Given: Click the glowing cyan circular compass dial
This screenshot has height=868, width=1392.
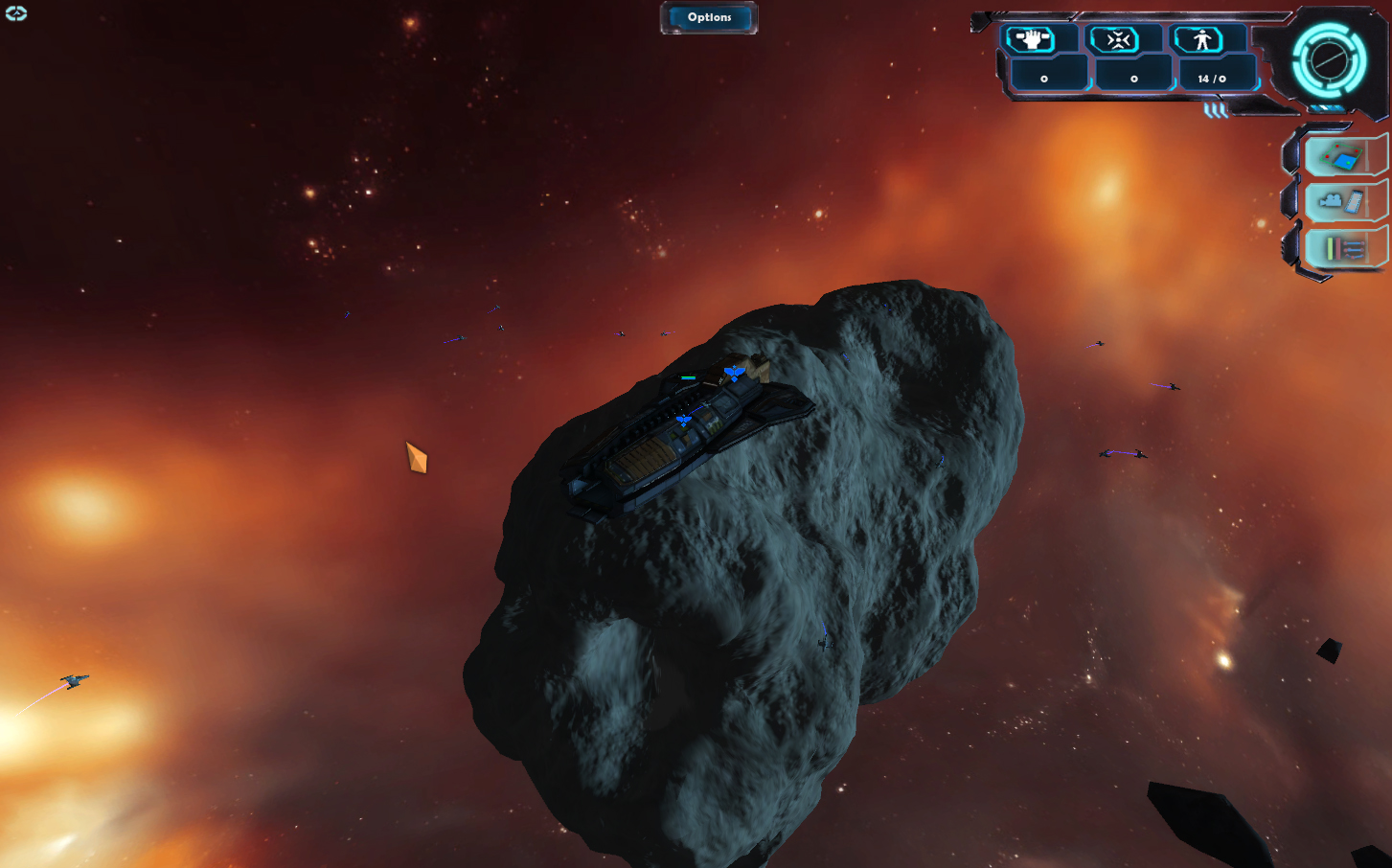Looking at the screenshot, I should coord(1329,60).
